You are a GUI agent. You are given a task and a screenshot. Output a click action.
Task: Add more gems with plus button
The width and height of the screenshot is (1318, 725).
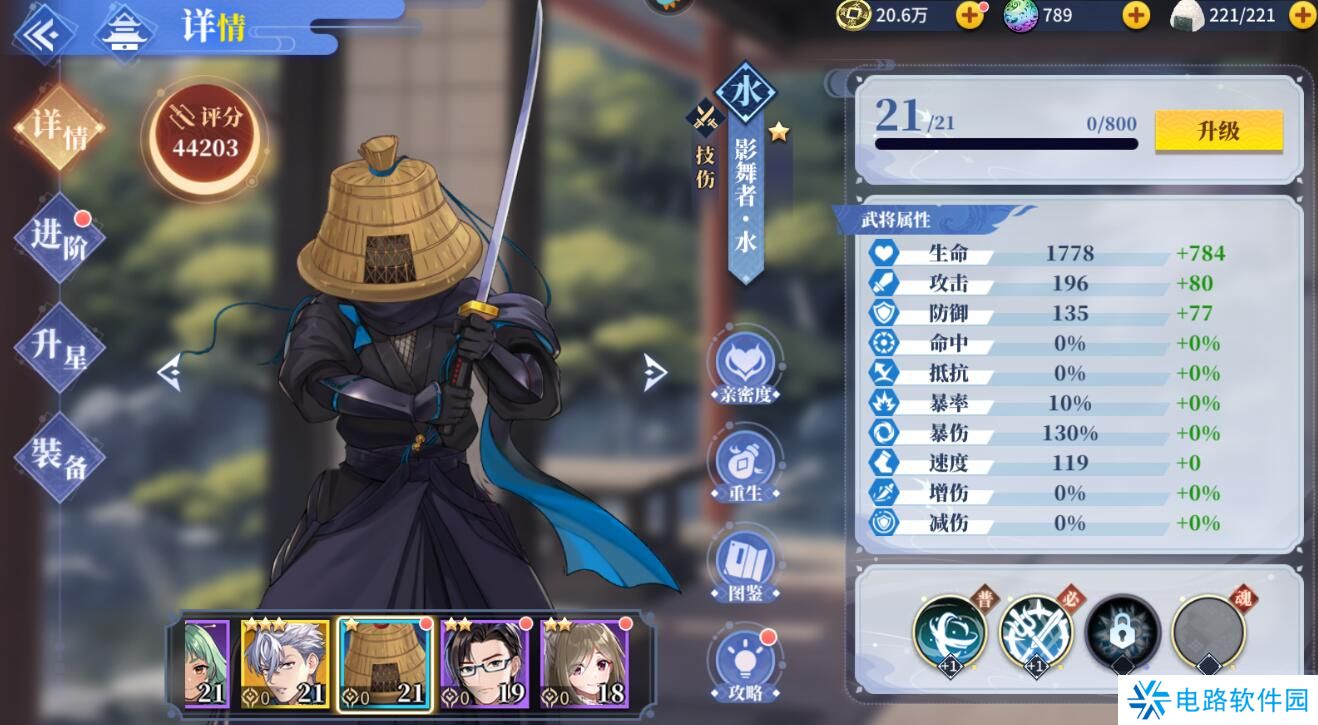pyautogui.click(x=1136, y=15)
